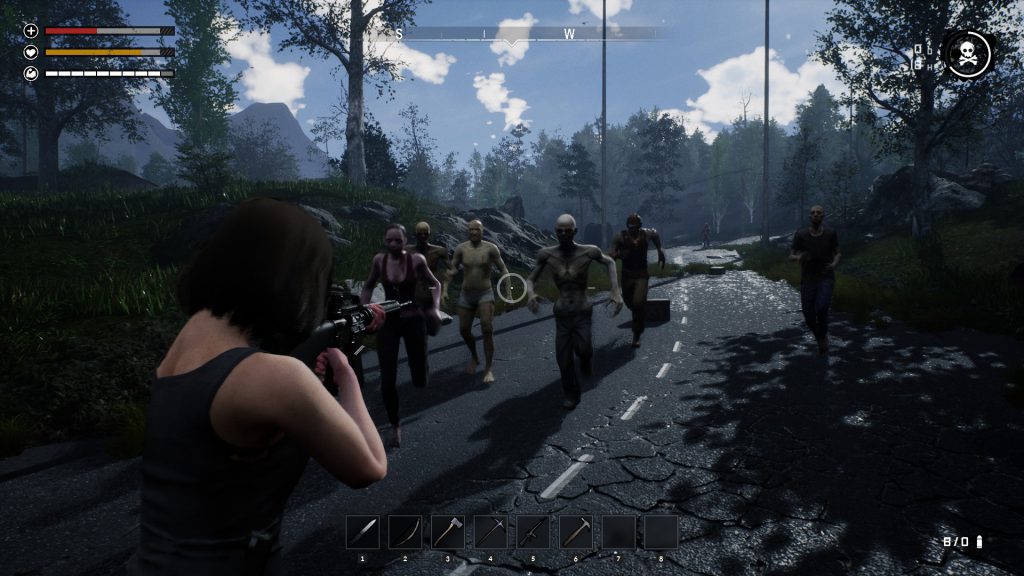The height and width of the screenshot is (576, 1024).
Task: Click the compass strip at top
Action: coord(512,34)
